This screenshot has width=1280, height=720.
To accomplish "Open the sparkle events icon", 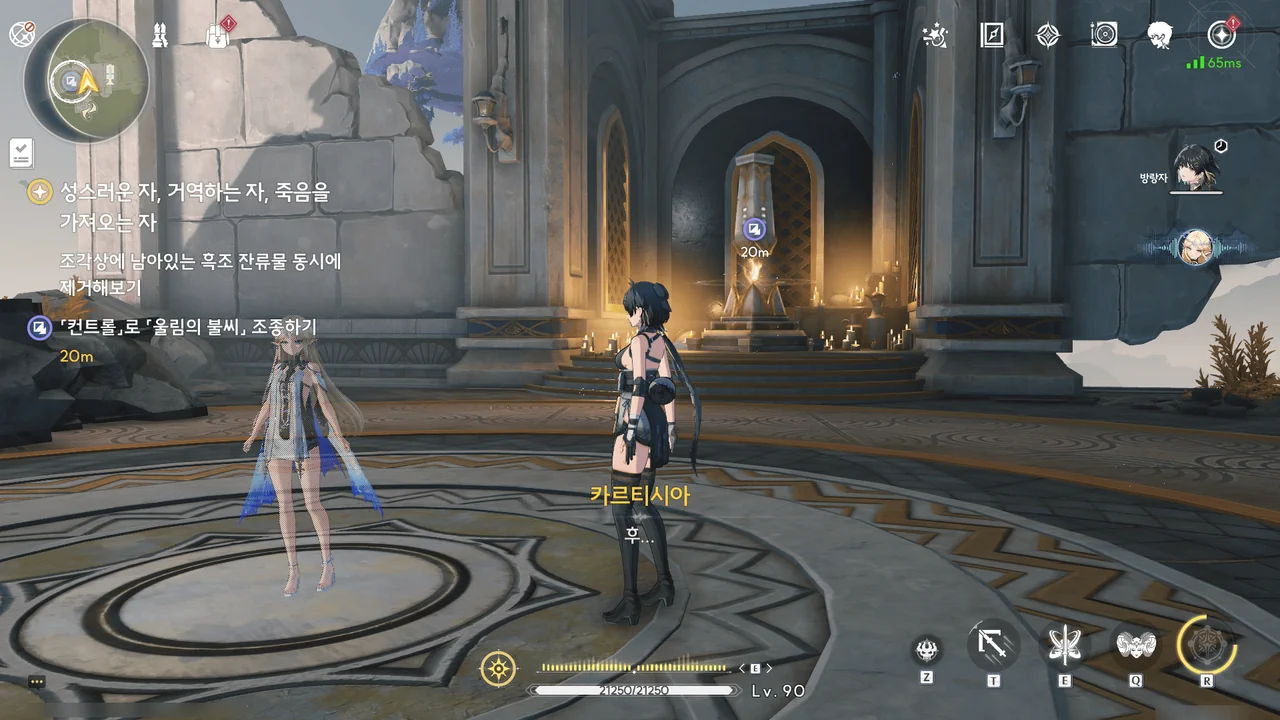I will point(934,35).
